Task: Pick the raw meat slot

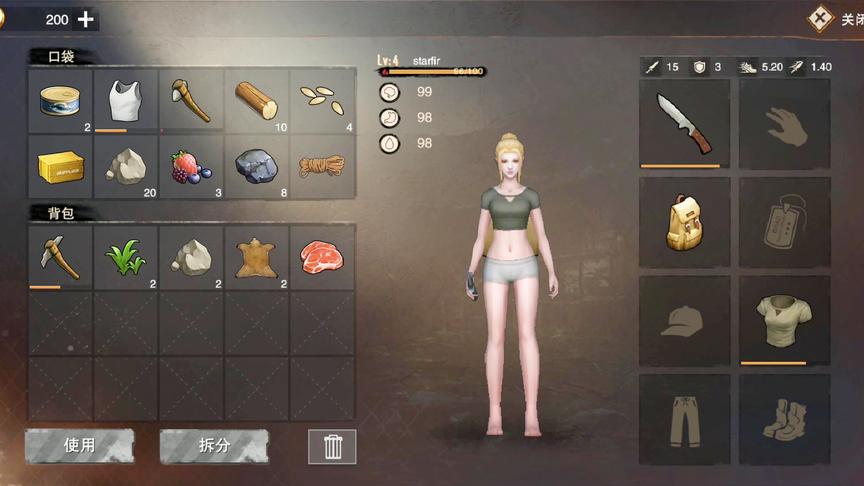Action: tap(322, 257)
